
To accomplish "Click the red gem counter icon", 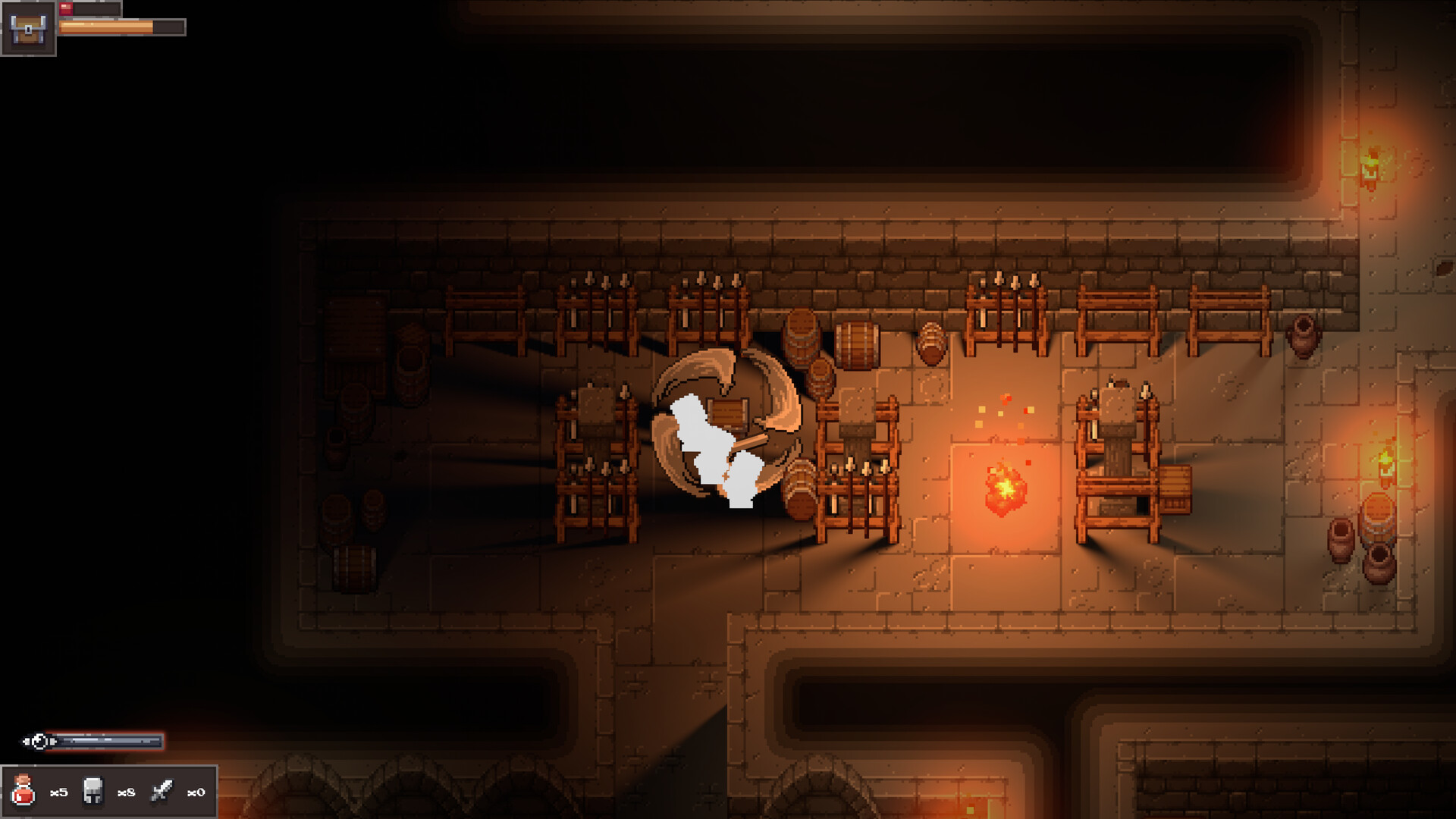I will 67,8.
